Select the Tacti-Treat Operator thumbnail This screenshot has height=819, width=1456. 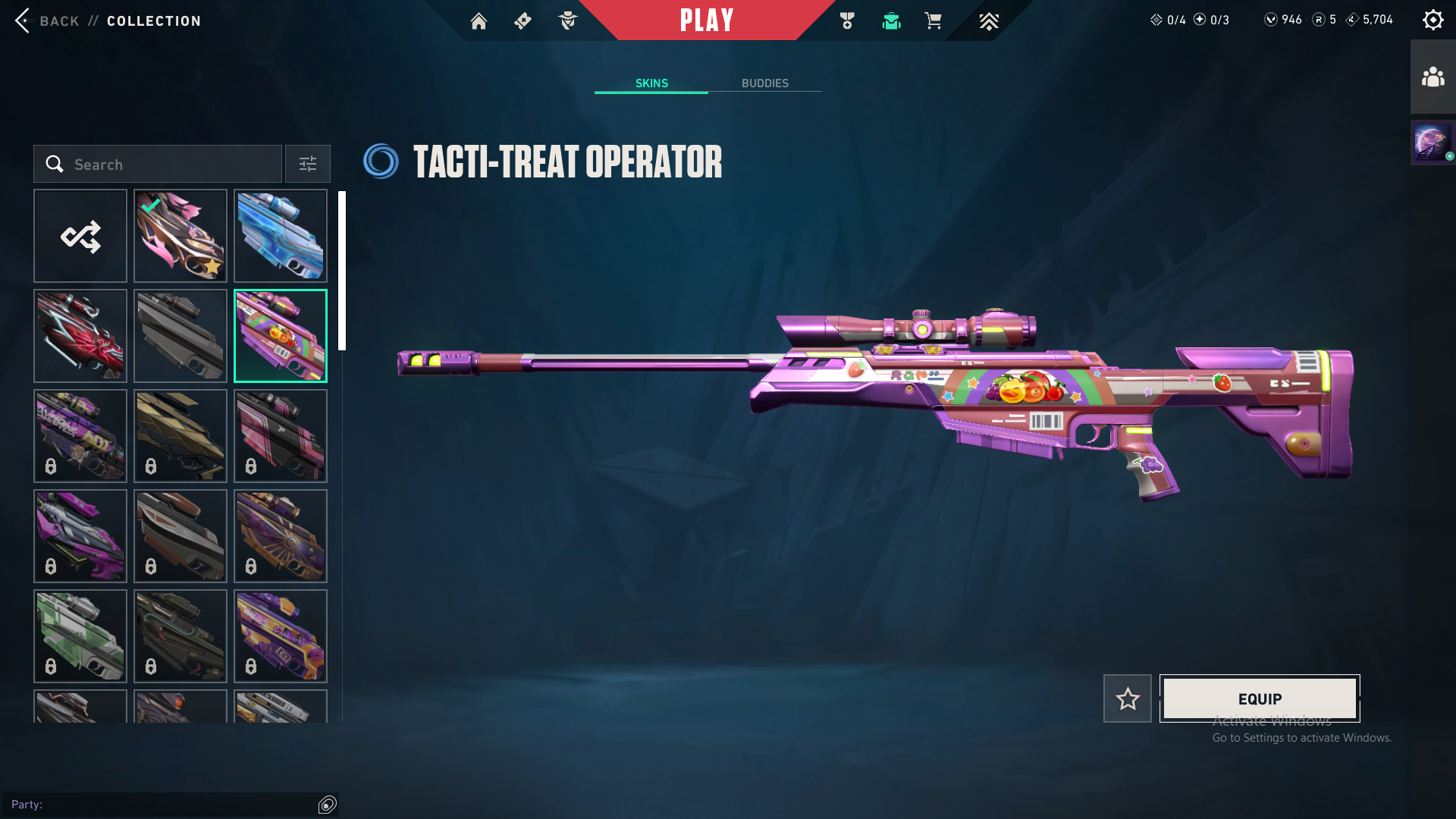281,336
